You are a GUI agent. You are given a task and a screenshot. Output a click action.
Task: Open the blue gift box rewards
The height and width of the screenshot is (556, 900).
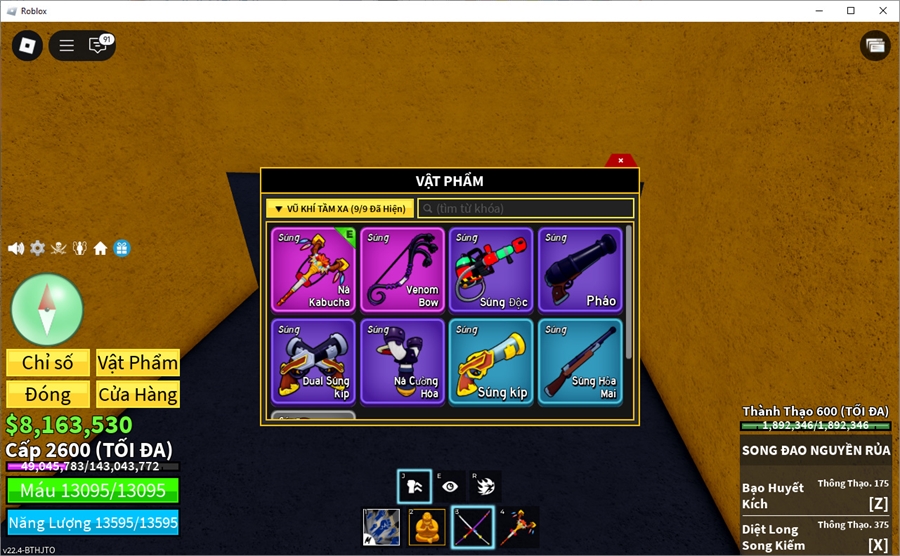(121, 248)
